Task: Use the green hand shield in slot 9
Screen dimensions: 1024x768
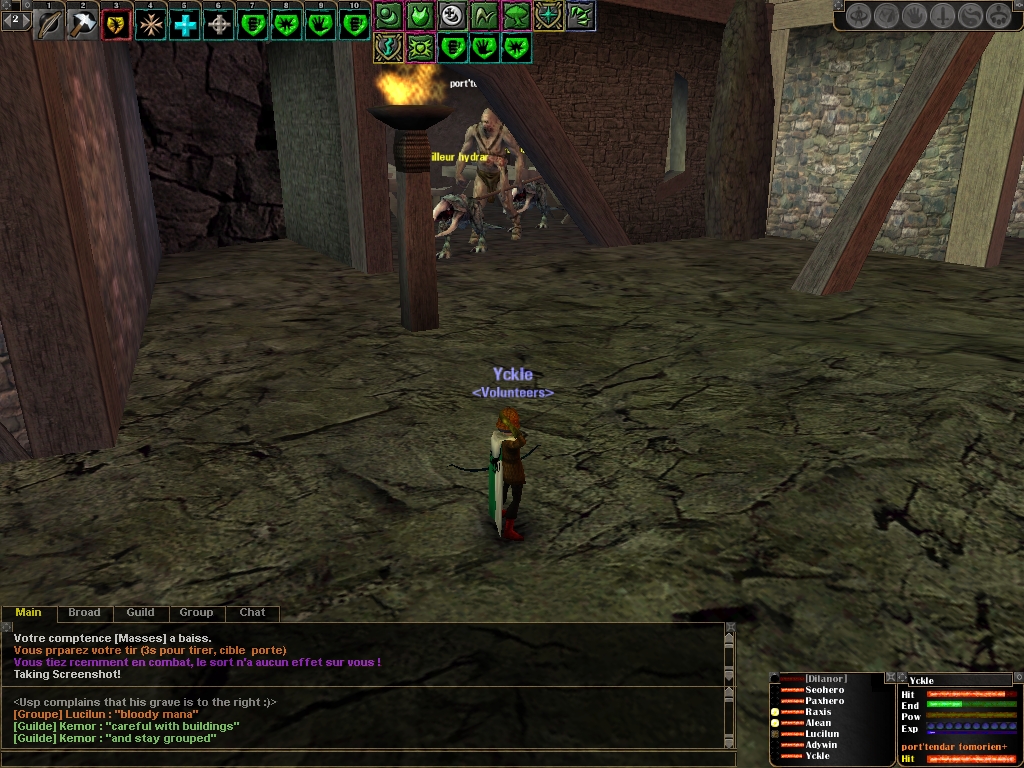Action: 320,23
